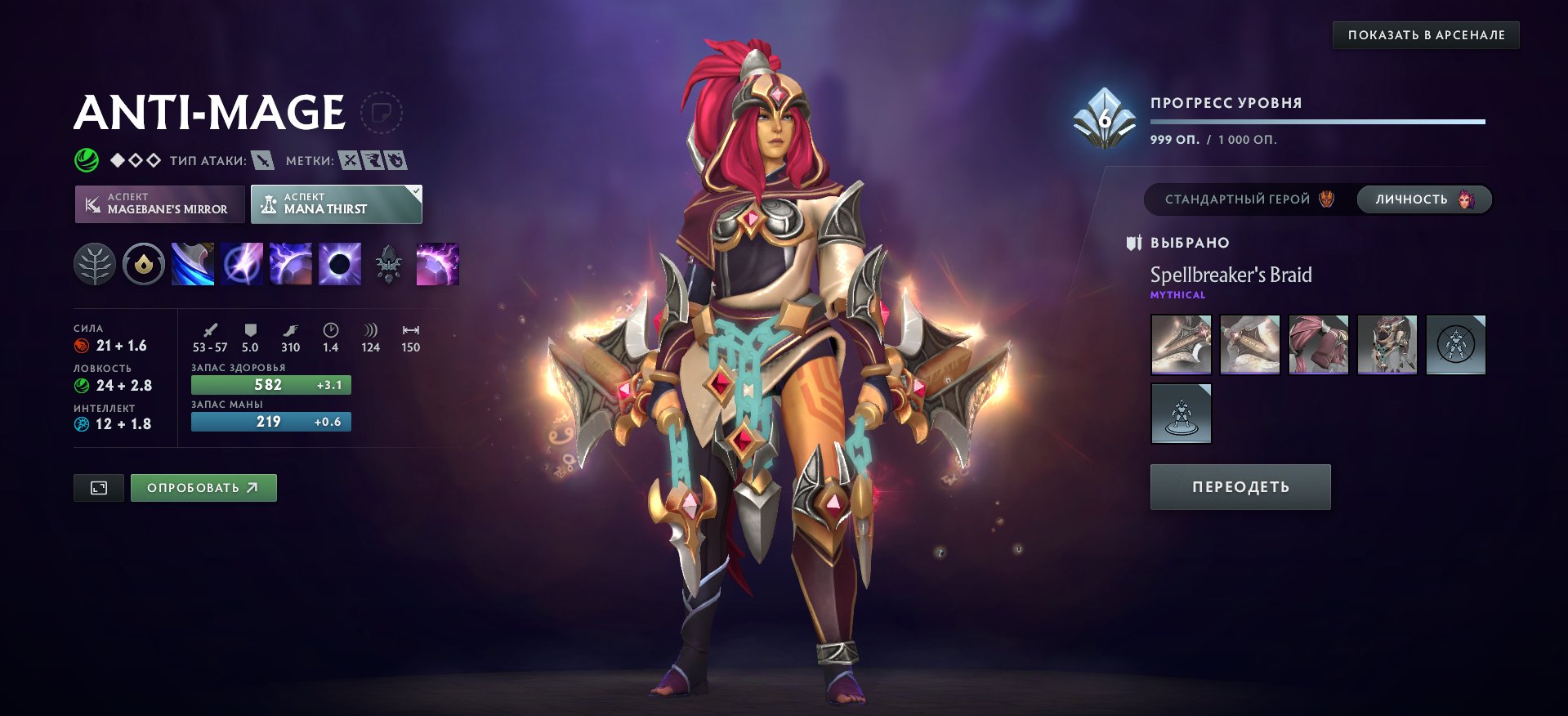Switch to the ЛИЧНОСТЬ tab
The height and width of the screenshot is (716, 1568).
[x=1423, y=199]
